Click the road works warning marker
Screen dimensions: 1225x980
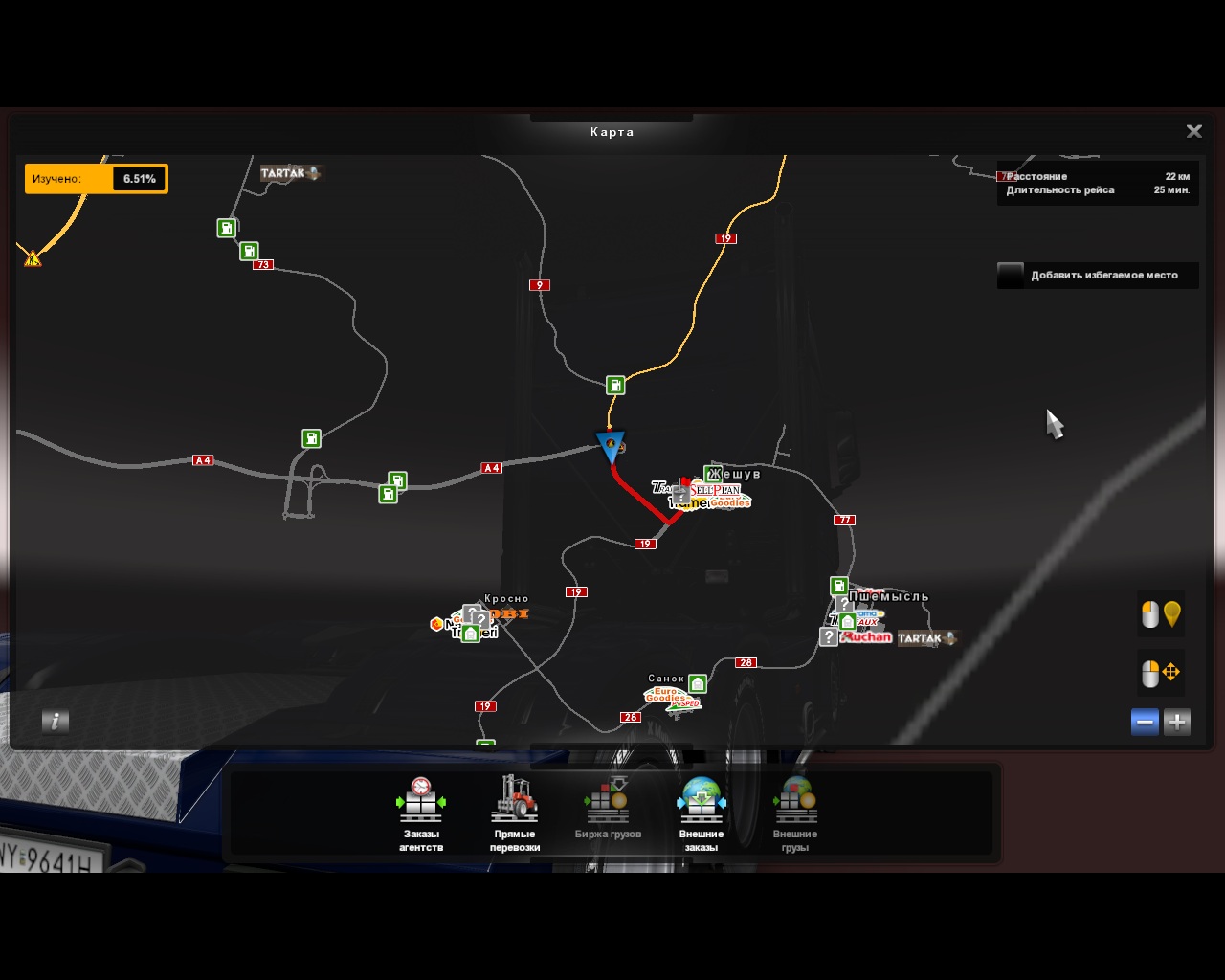33,258
